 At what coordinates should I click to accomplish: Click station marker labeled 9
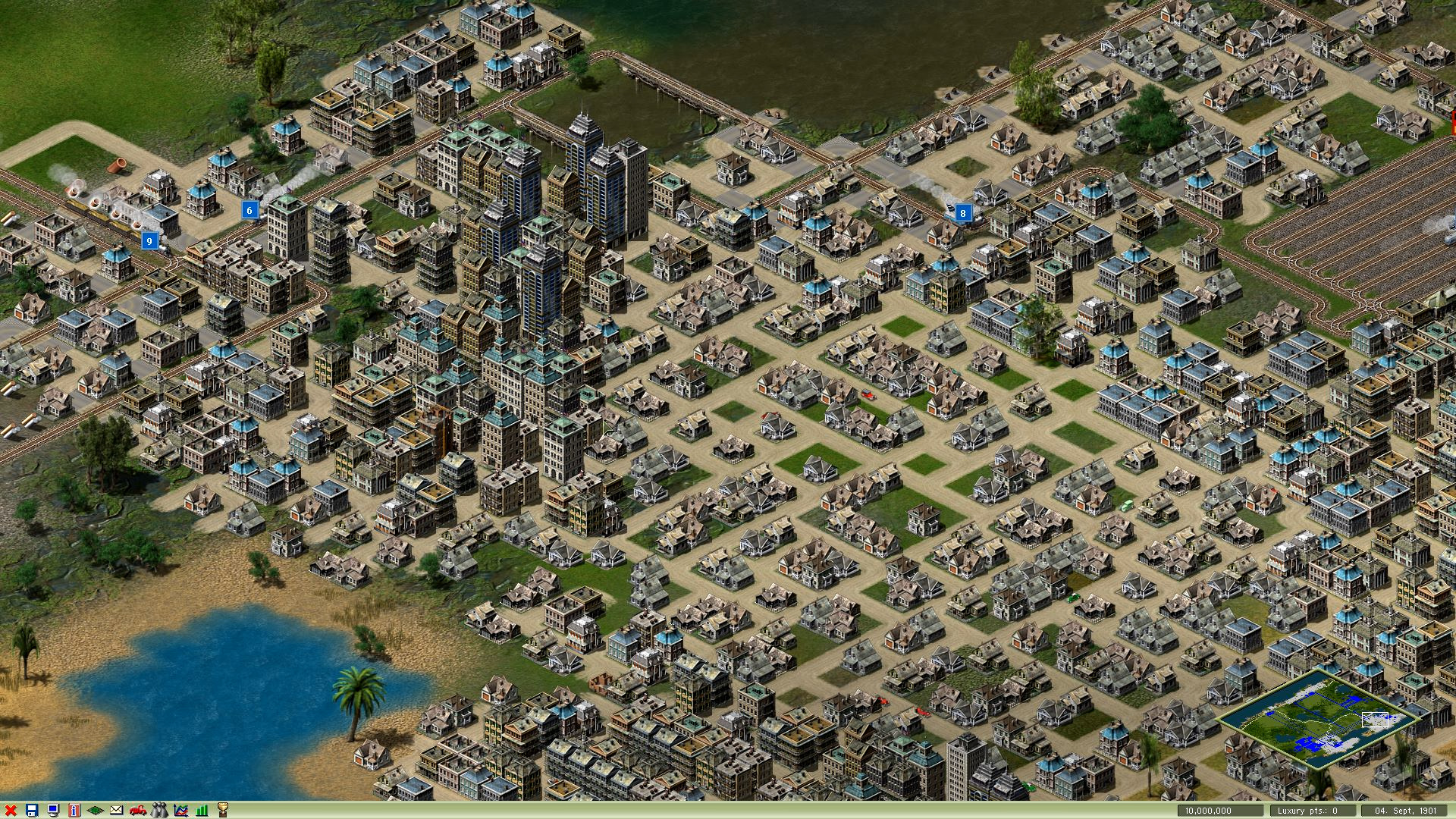[149, 241]
